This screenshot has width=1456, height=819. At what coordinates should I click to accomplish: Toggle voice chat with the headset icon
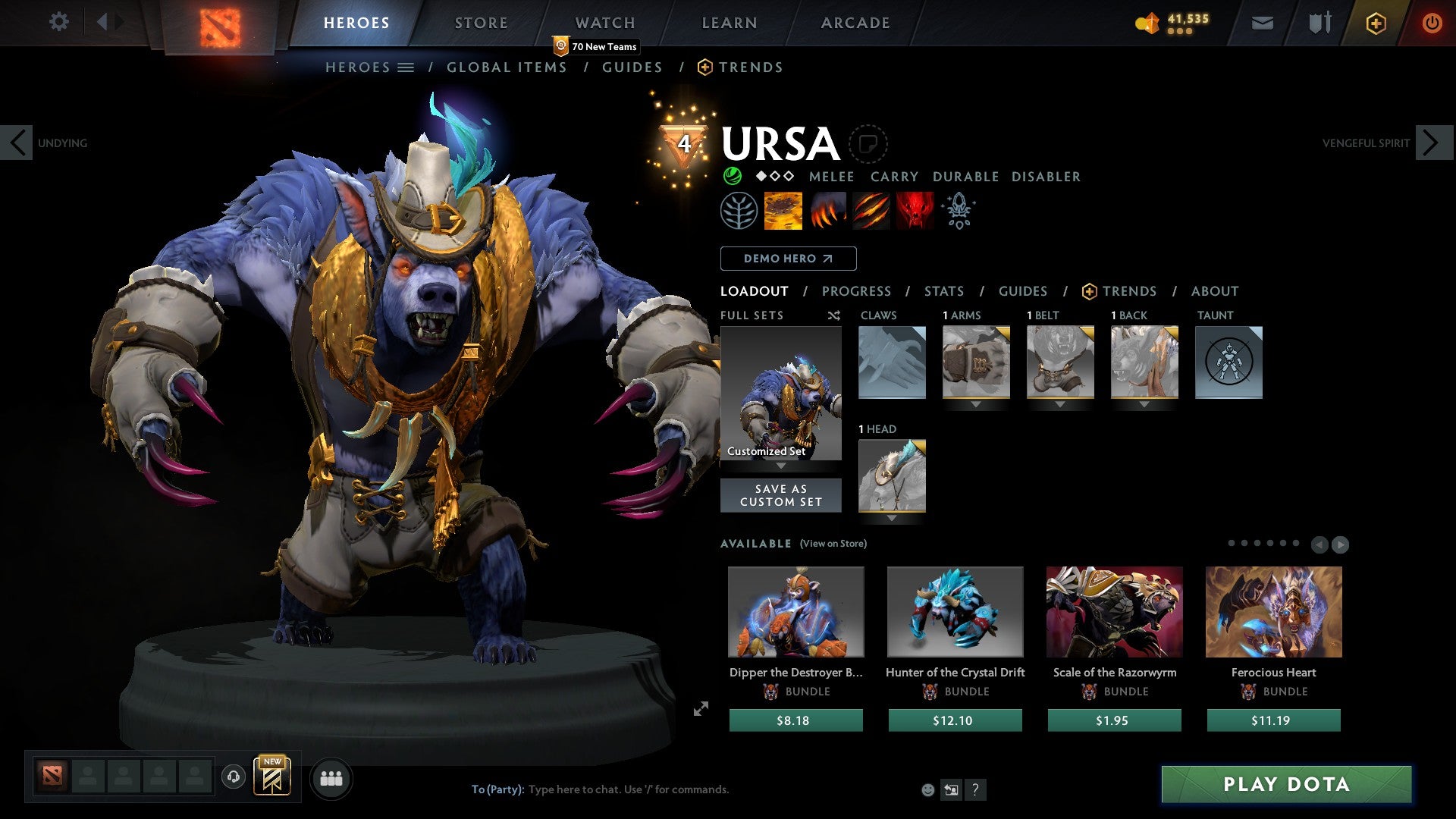click(232, 777)
